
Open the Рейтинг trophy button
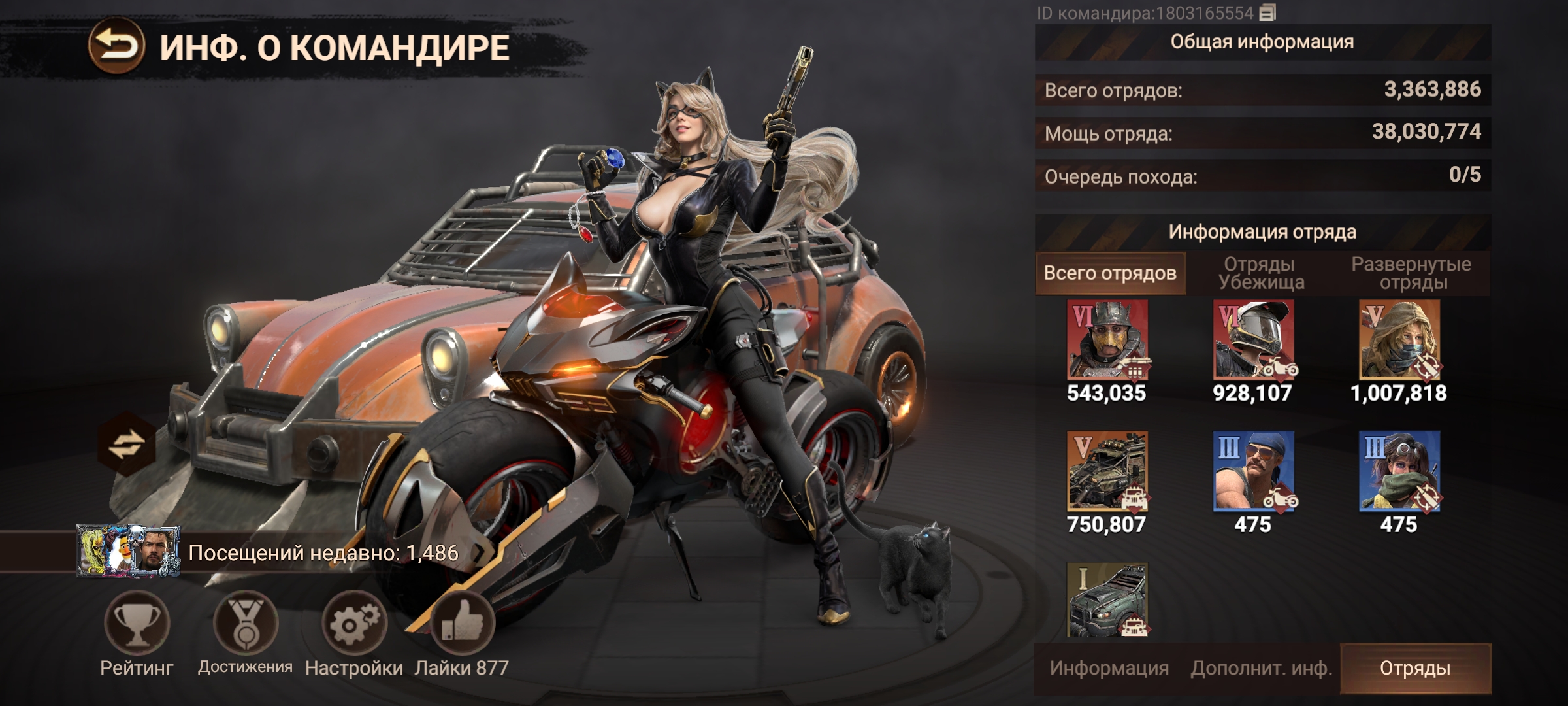[x=137, y=623]
